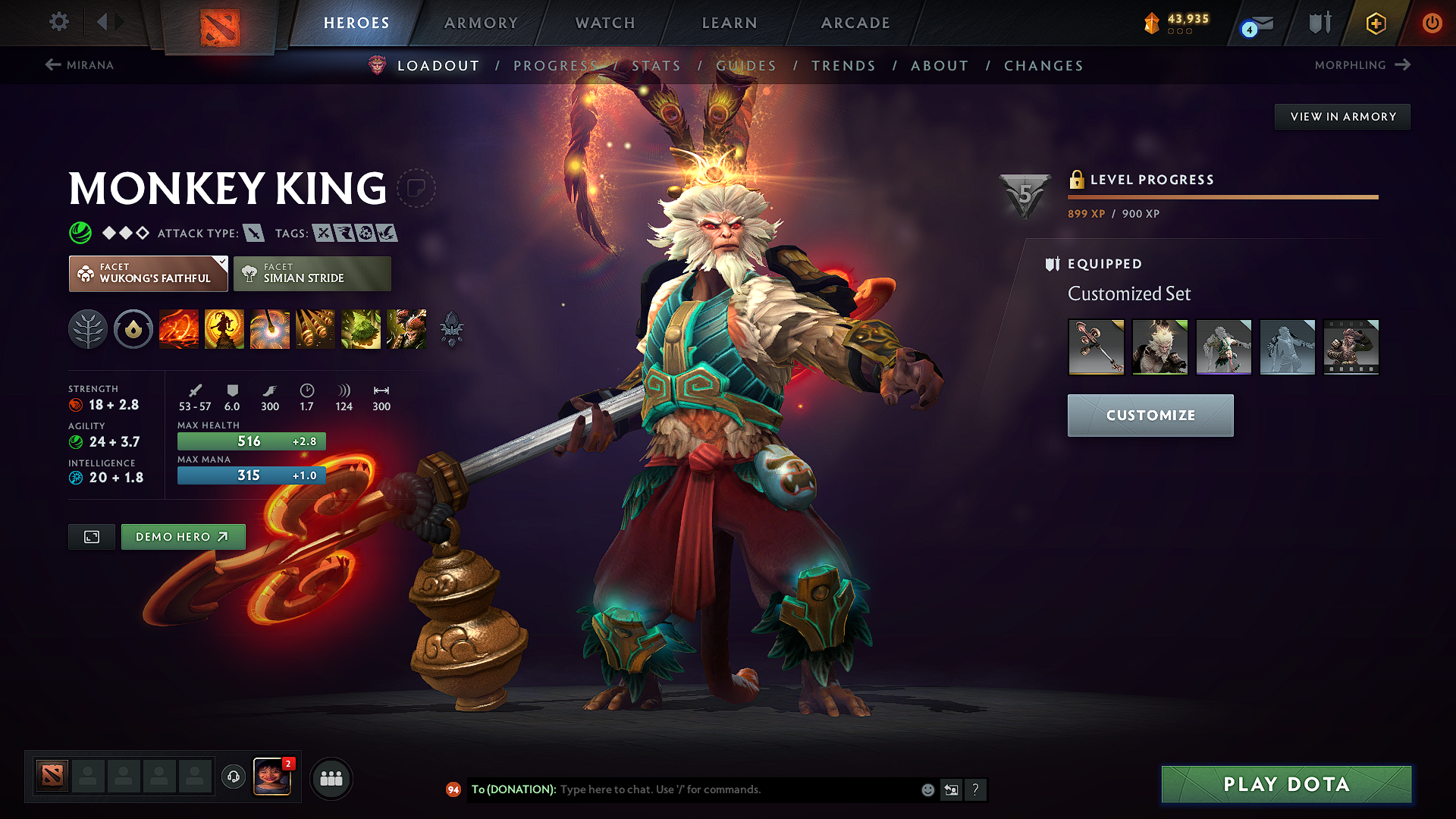Click the attack type melee icon
1456x819 pixels.
(x=253, y=233)
